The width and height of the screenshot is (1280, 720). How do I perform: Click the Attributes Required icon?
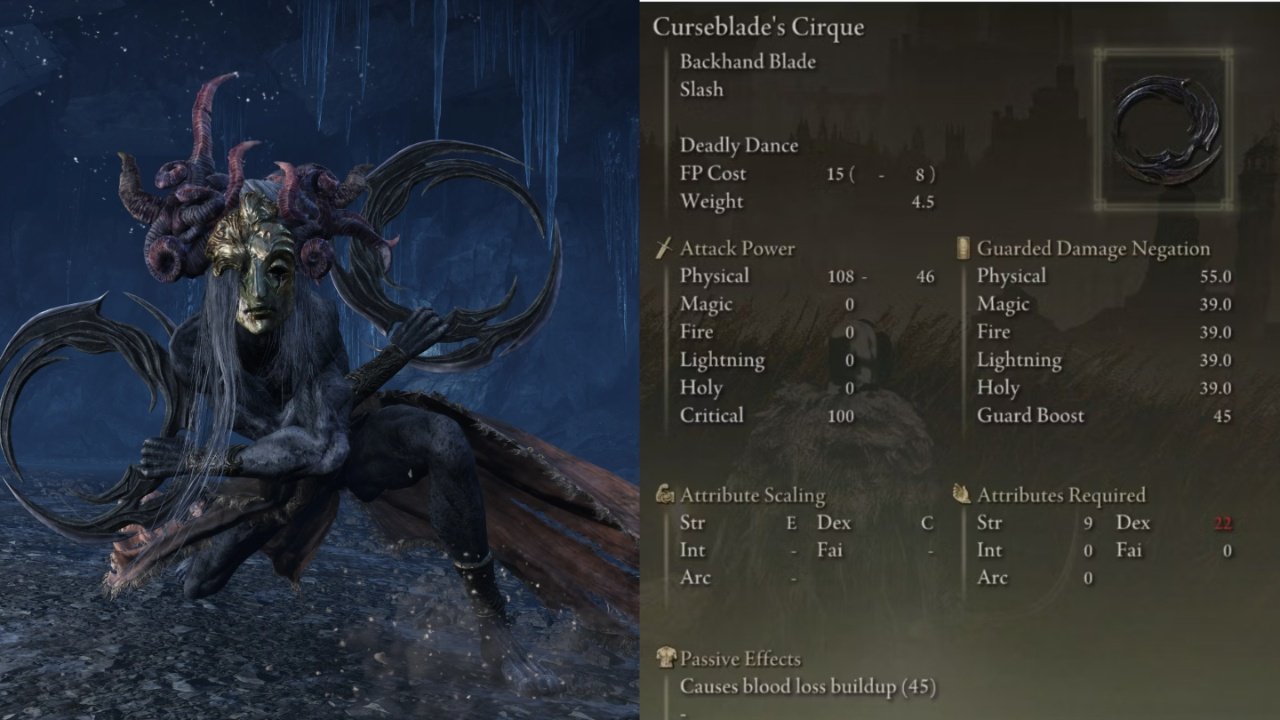961,494
